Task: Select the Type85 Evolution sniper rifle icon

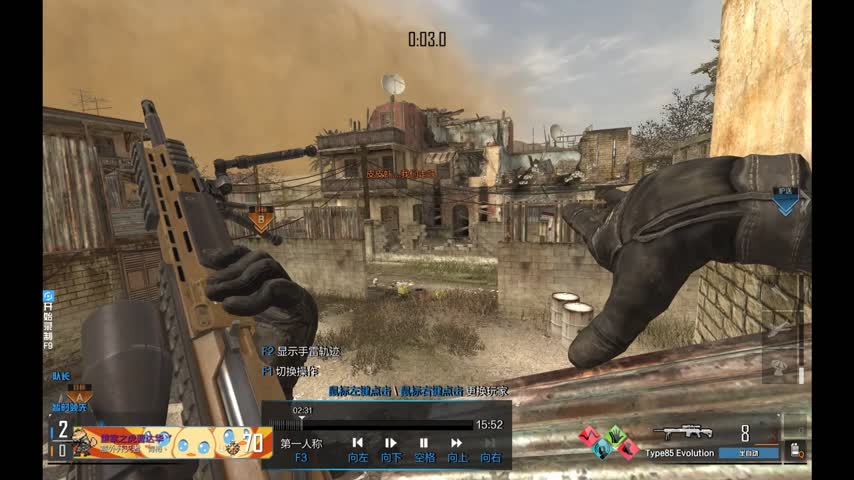Action: point(683,433)
